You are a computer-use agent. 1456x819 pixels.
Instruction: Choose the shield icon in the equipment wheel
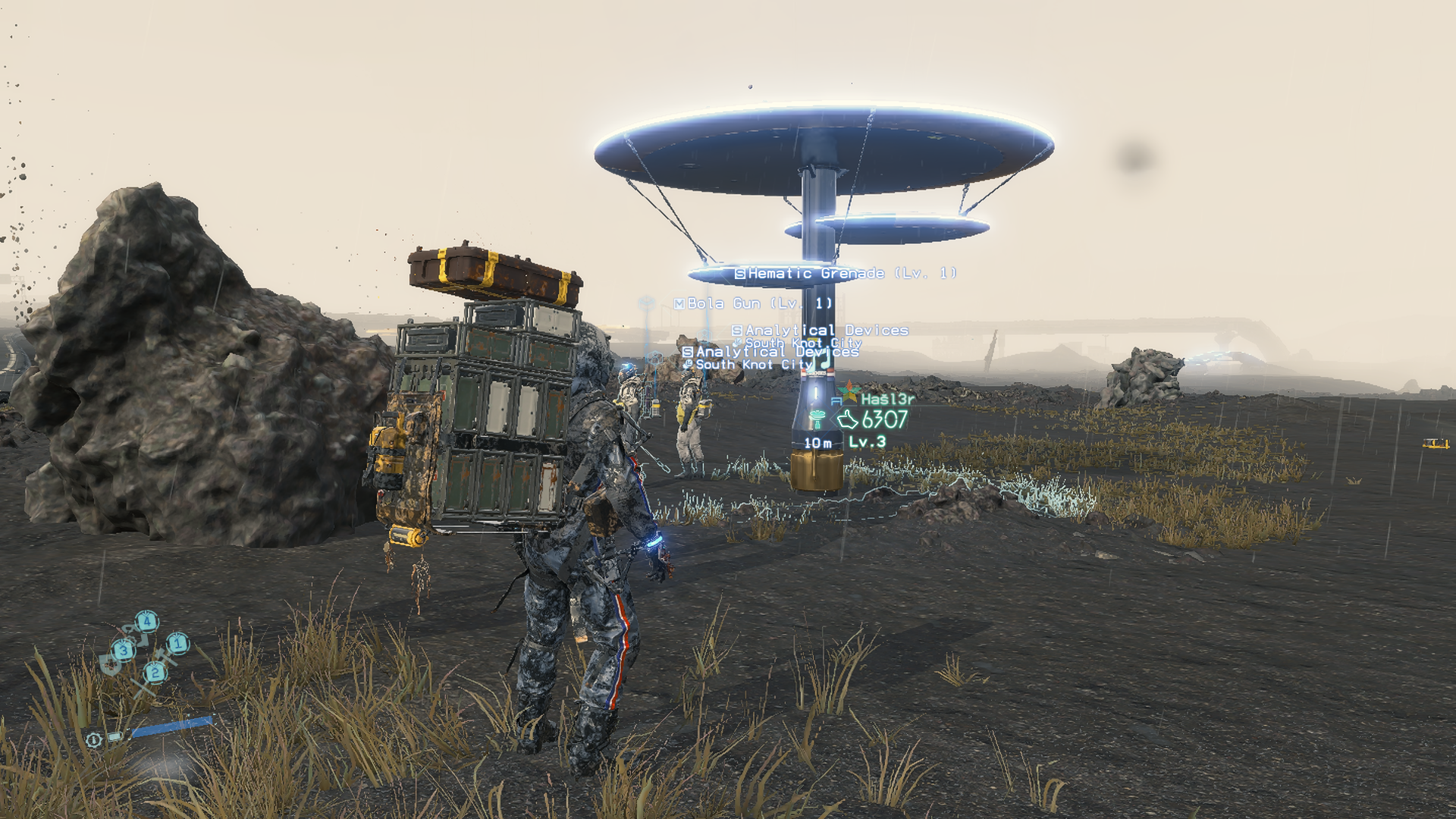tap(111, 665)
